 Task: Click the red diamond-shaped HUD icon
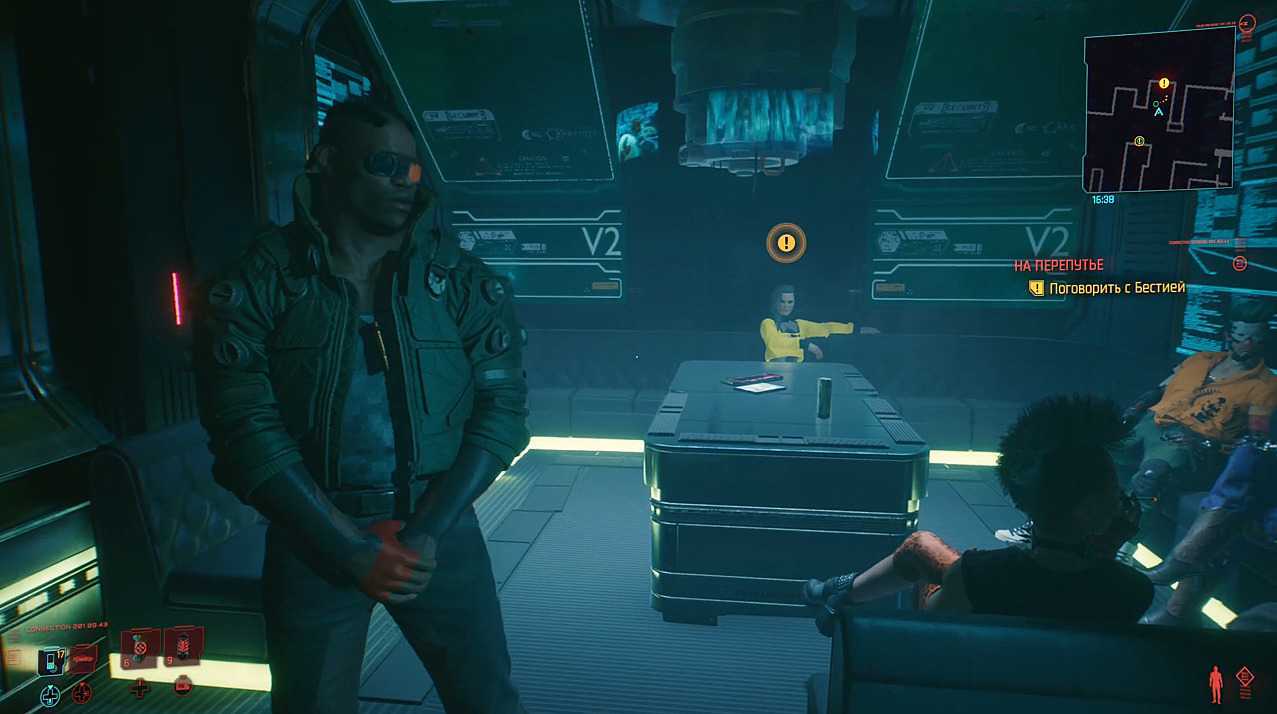click(1245, 679)
